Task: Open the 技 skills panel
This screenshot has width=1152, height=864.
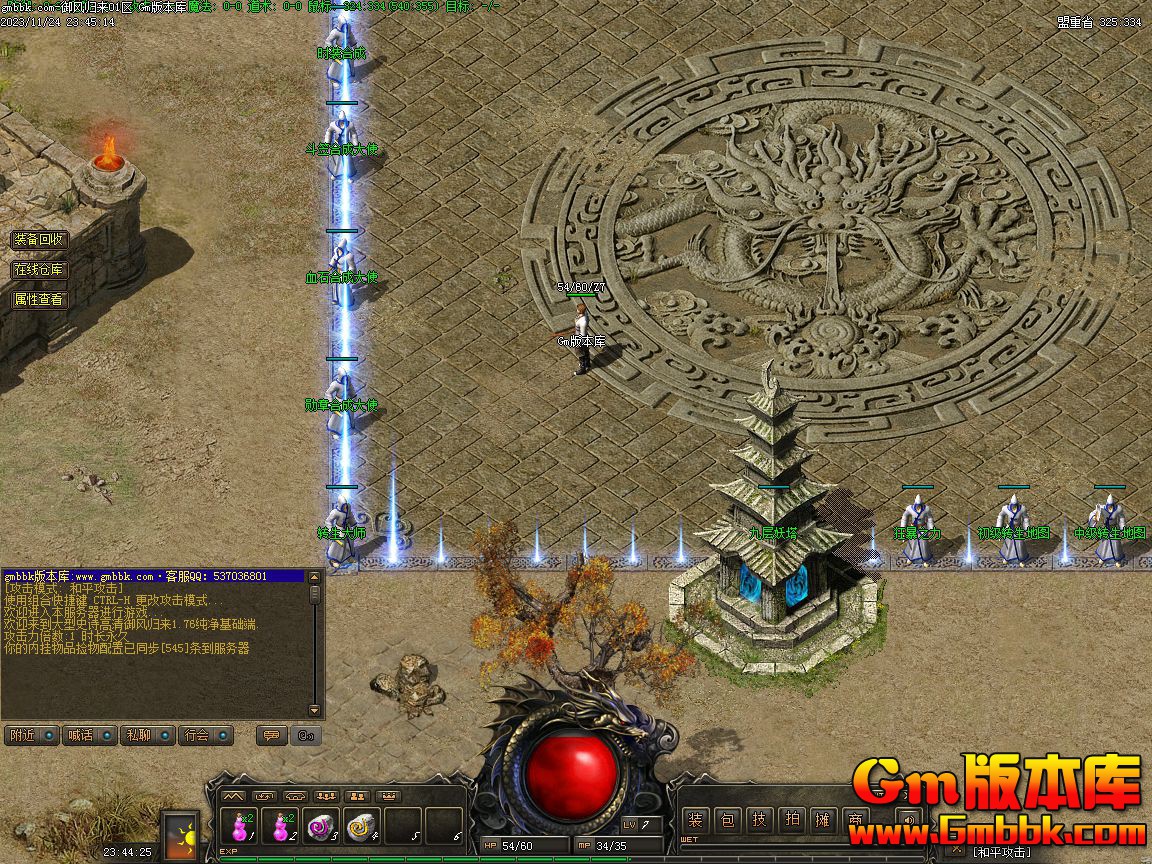Action: click(760, 820)
